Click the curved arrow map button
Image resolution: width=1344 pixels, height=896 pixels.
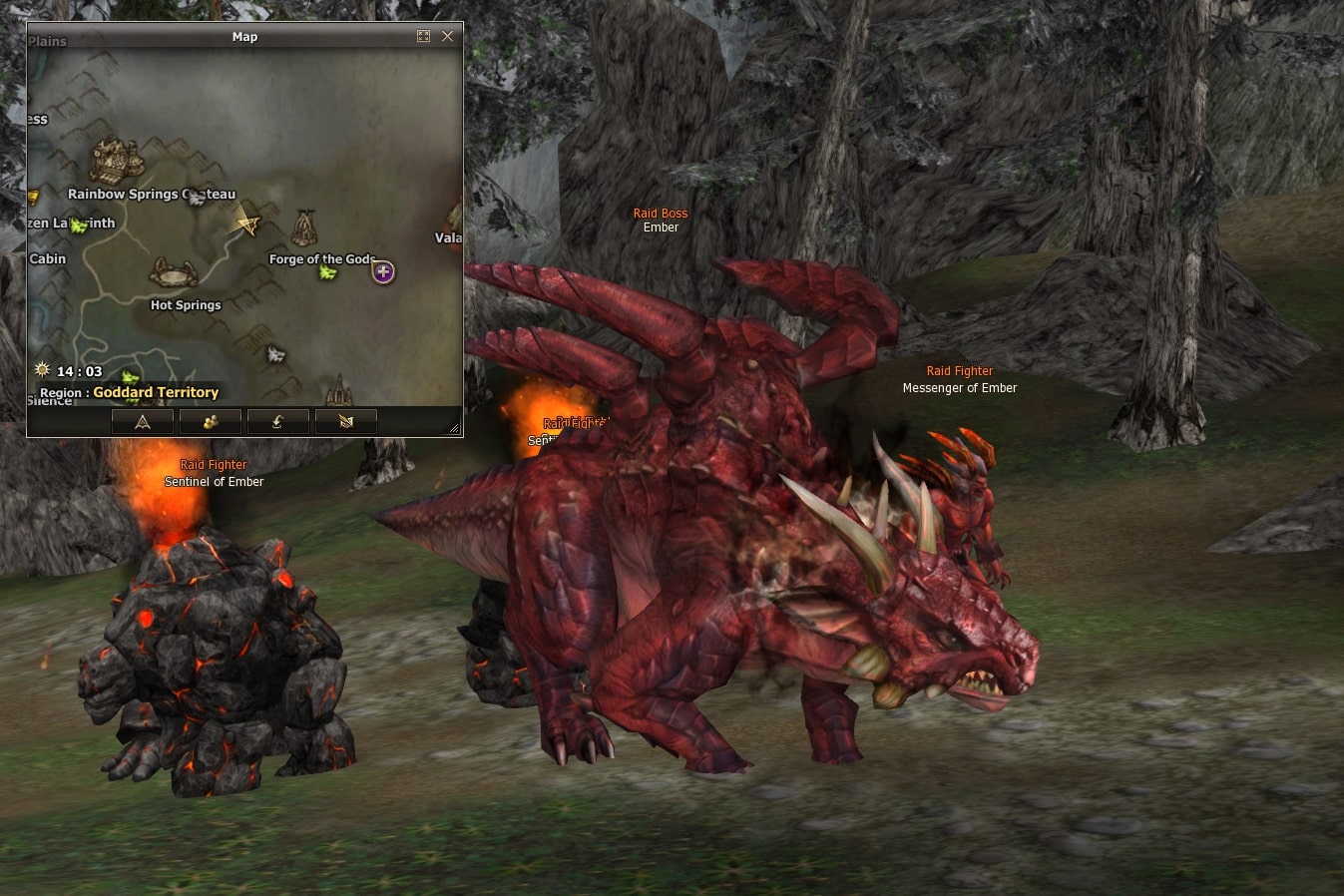(x=277, y=422)
